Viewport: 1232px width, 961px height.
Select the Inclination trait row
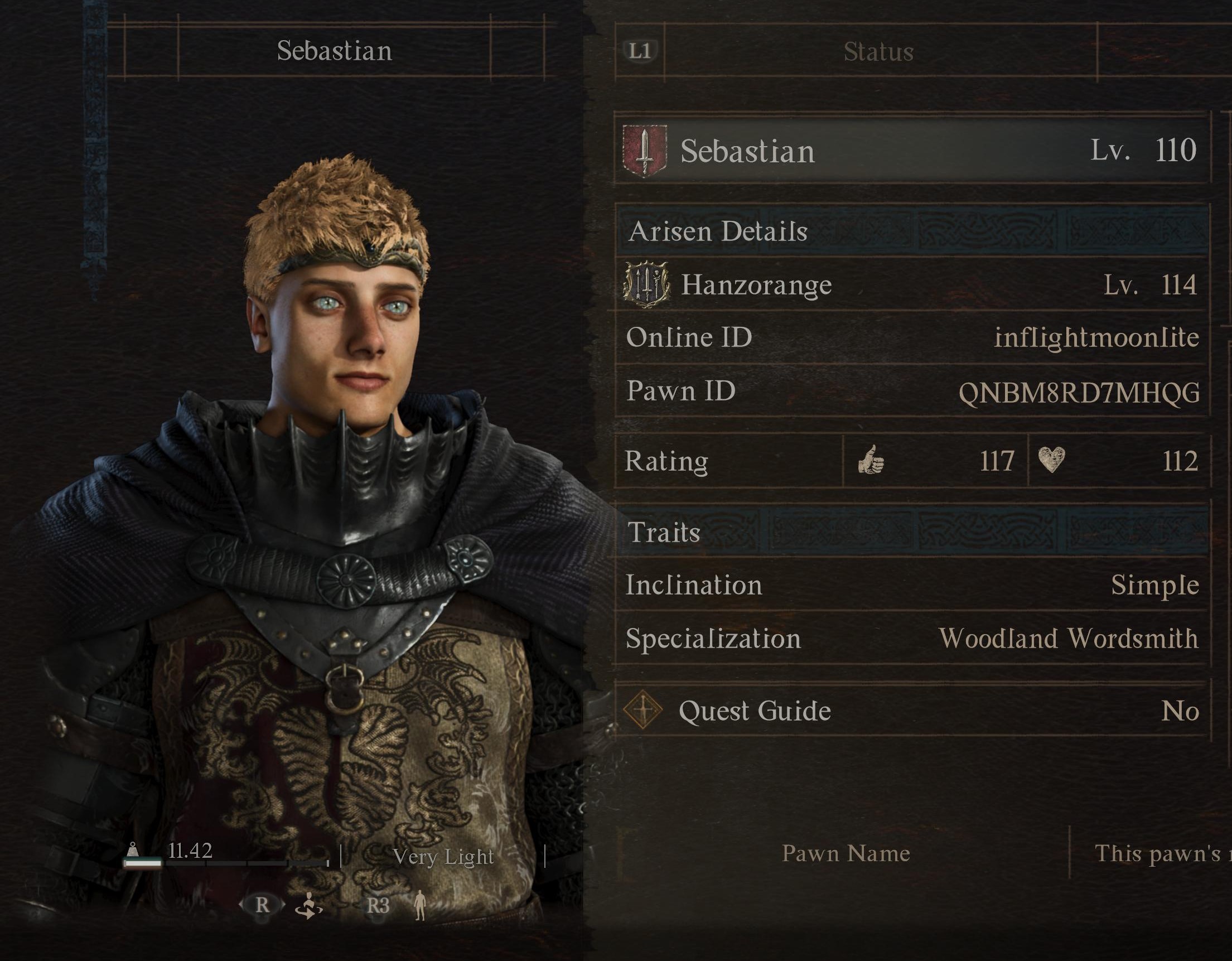point(911,585)
